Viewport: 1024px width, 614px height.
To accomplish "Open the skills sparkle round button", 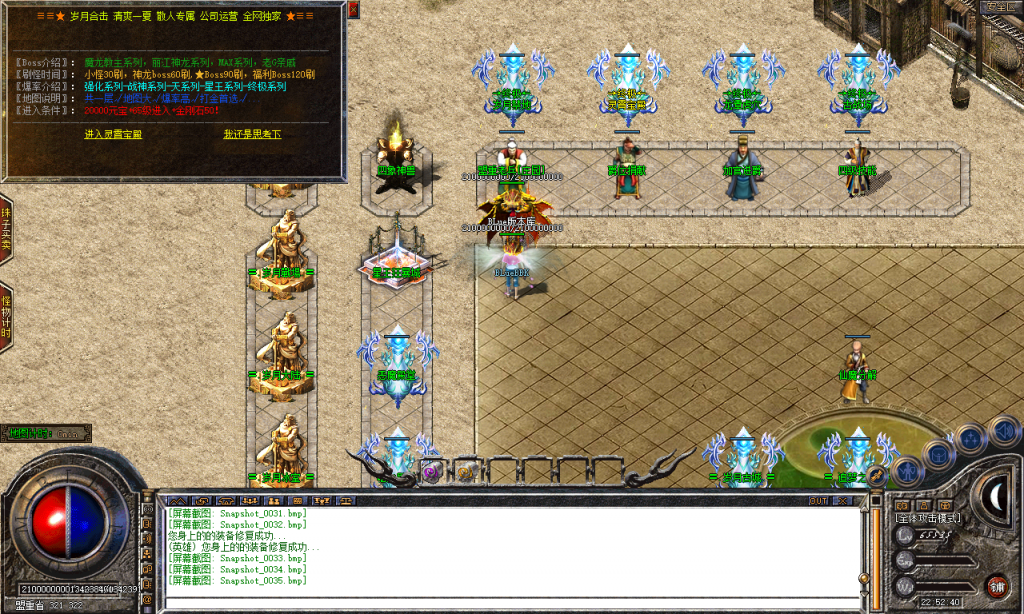I will [x=970, y=438].
